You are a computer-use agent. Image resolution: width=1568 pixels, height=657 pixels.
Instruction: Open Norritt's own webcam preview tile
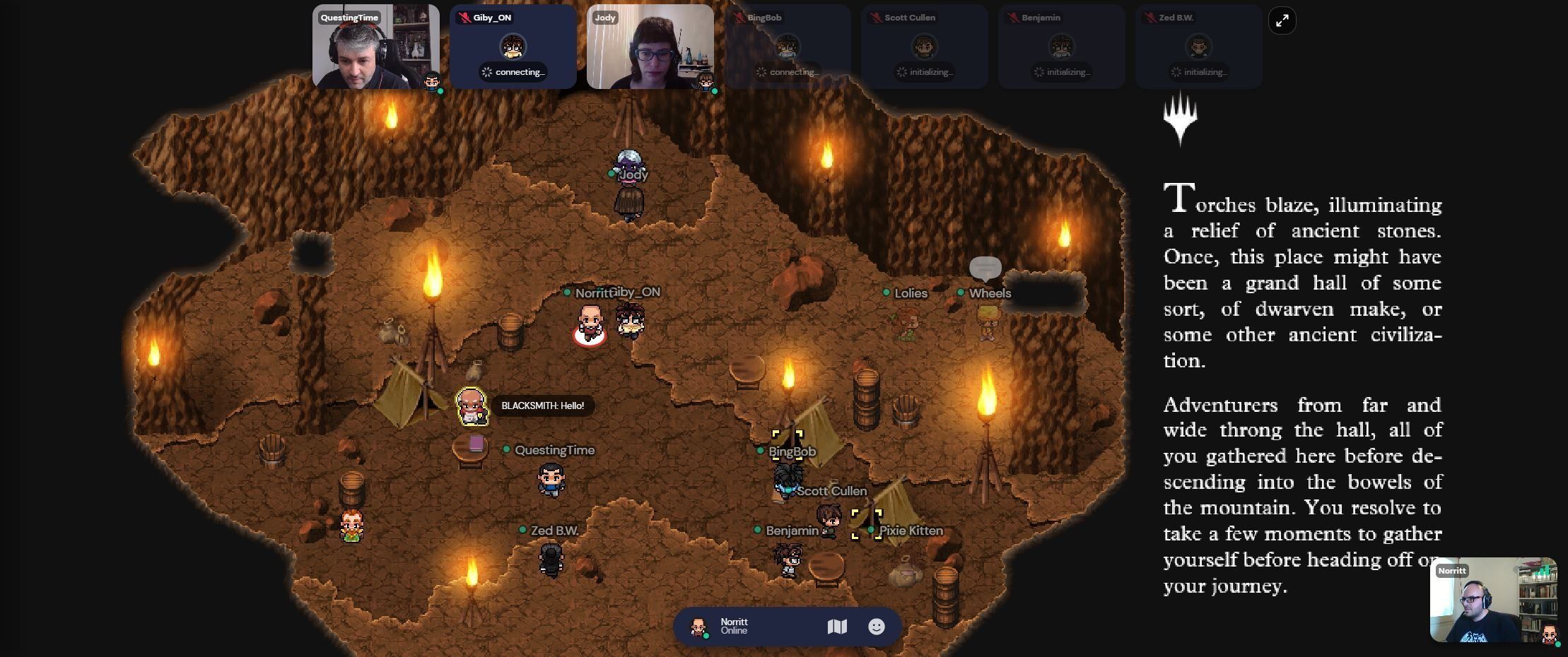pos(1492,600)
